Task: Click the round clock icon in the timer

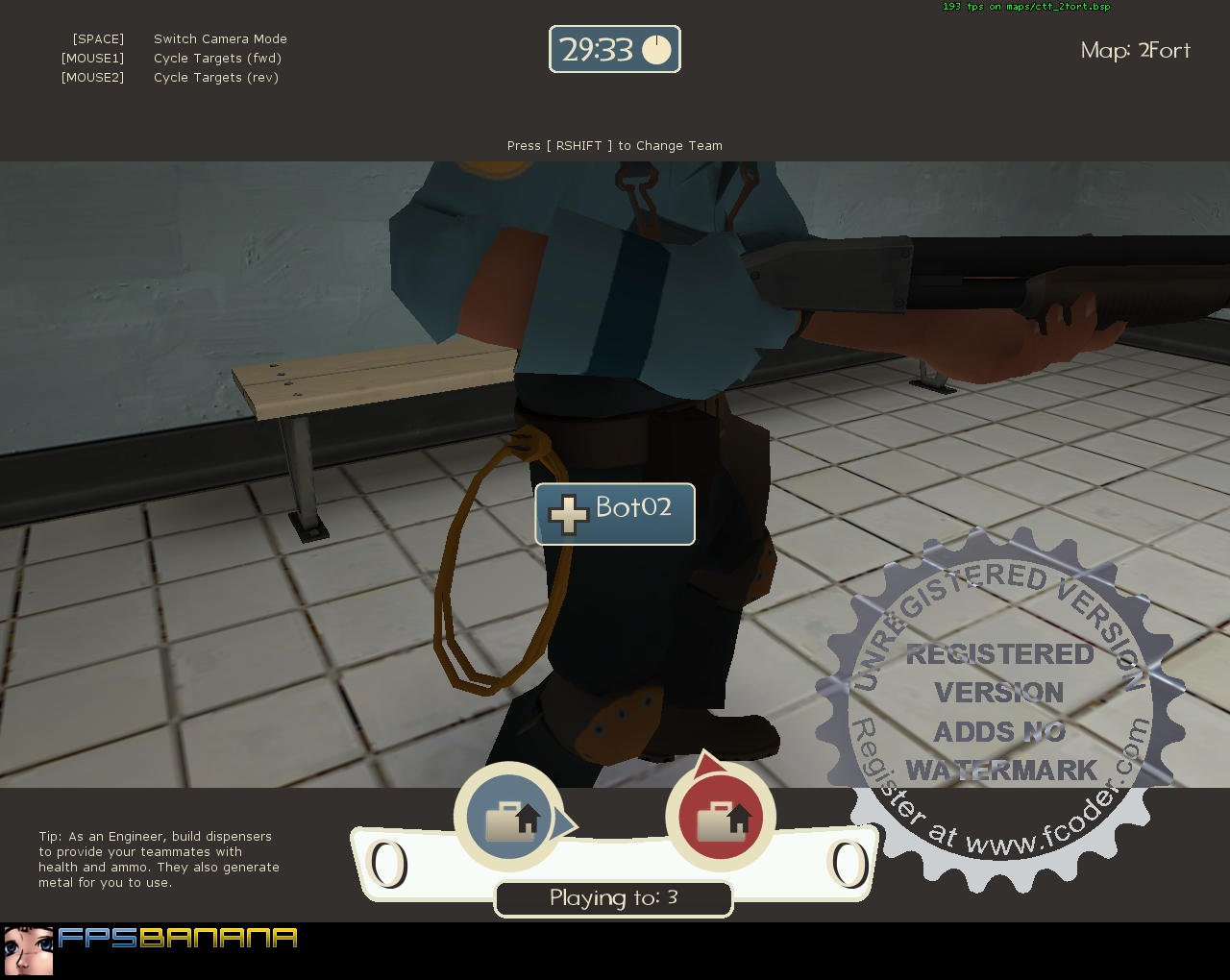Action: (x=657, y=49)
